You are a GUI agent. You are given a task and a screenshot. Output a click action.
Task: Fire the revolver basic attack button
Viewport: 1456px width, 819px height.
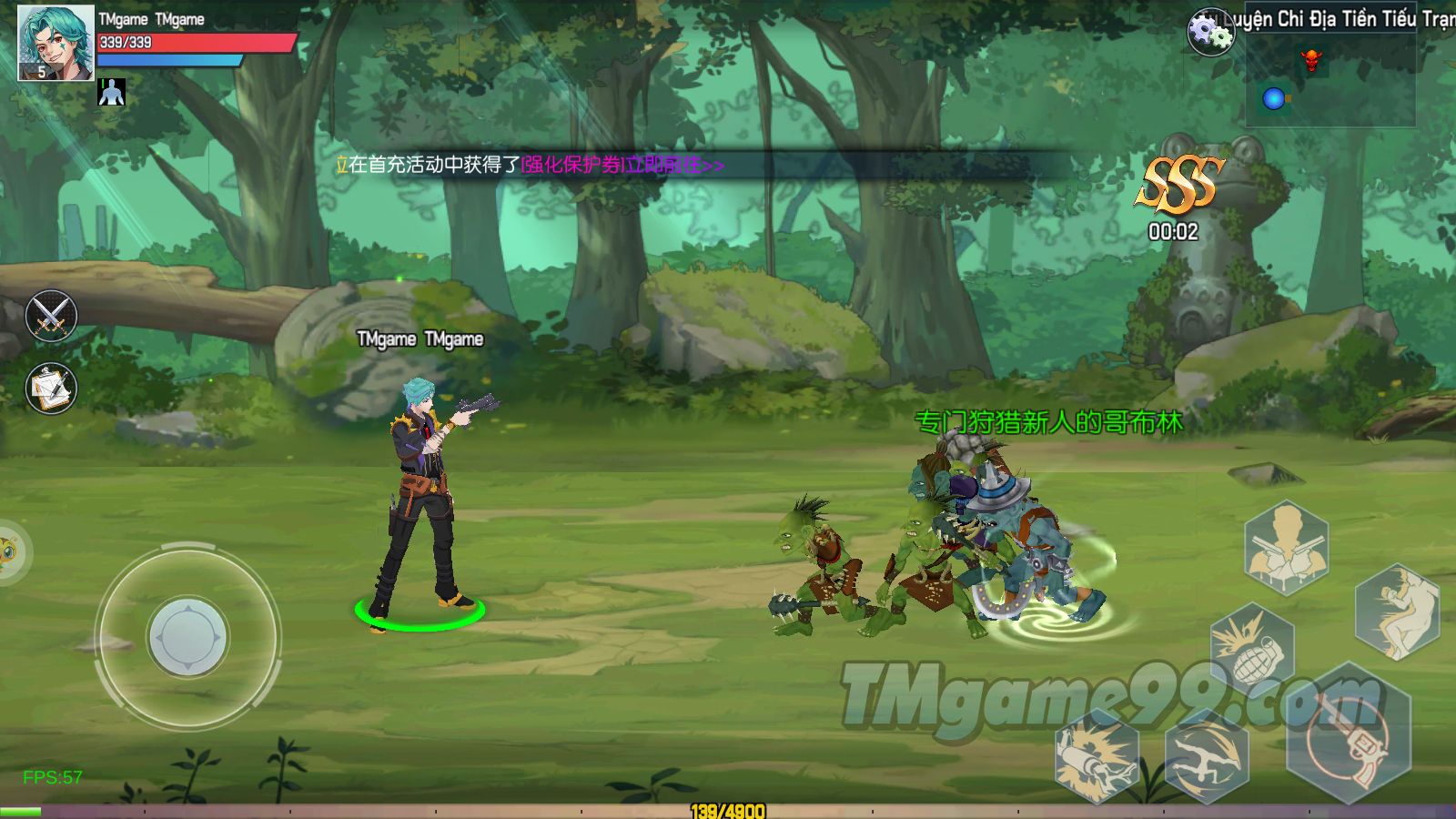1349,733
